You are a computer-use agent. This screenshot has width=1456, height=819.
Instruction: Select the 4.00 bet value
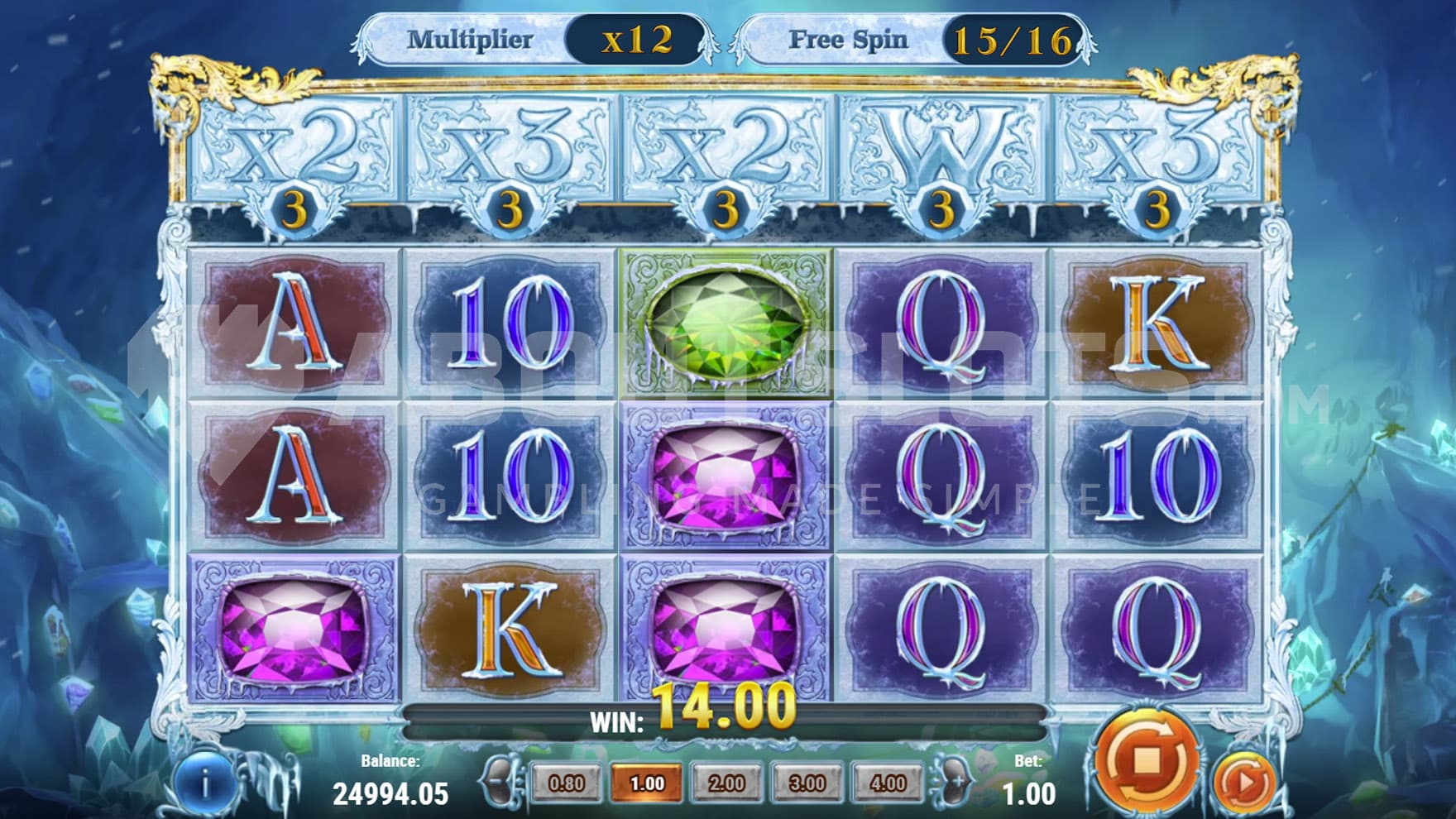888,783
